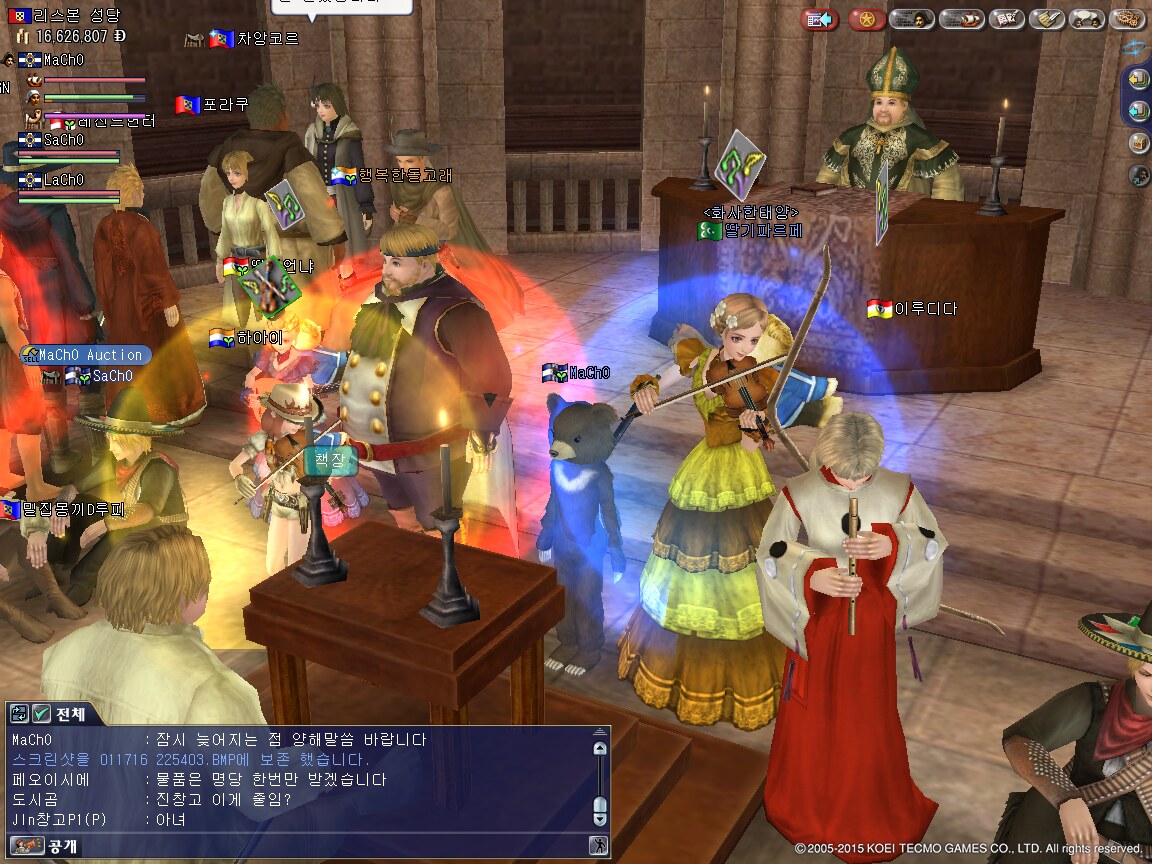This screenshot has height=864, width=1152.
Task: Toggle the blue spinning ring icon
Action: pyautogui.click(x=1134, y=48)
